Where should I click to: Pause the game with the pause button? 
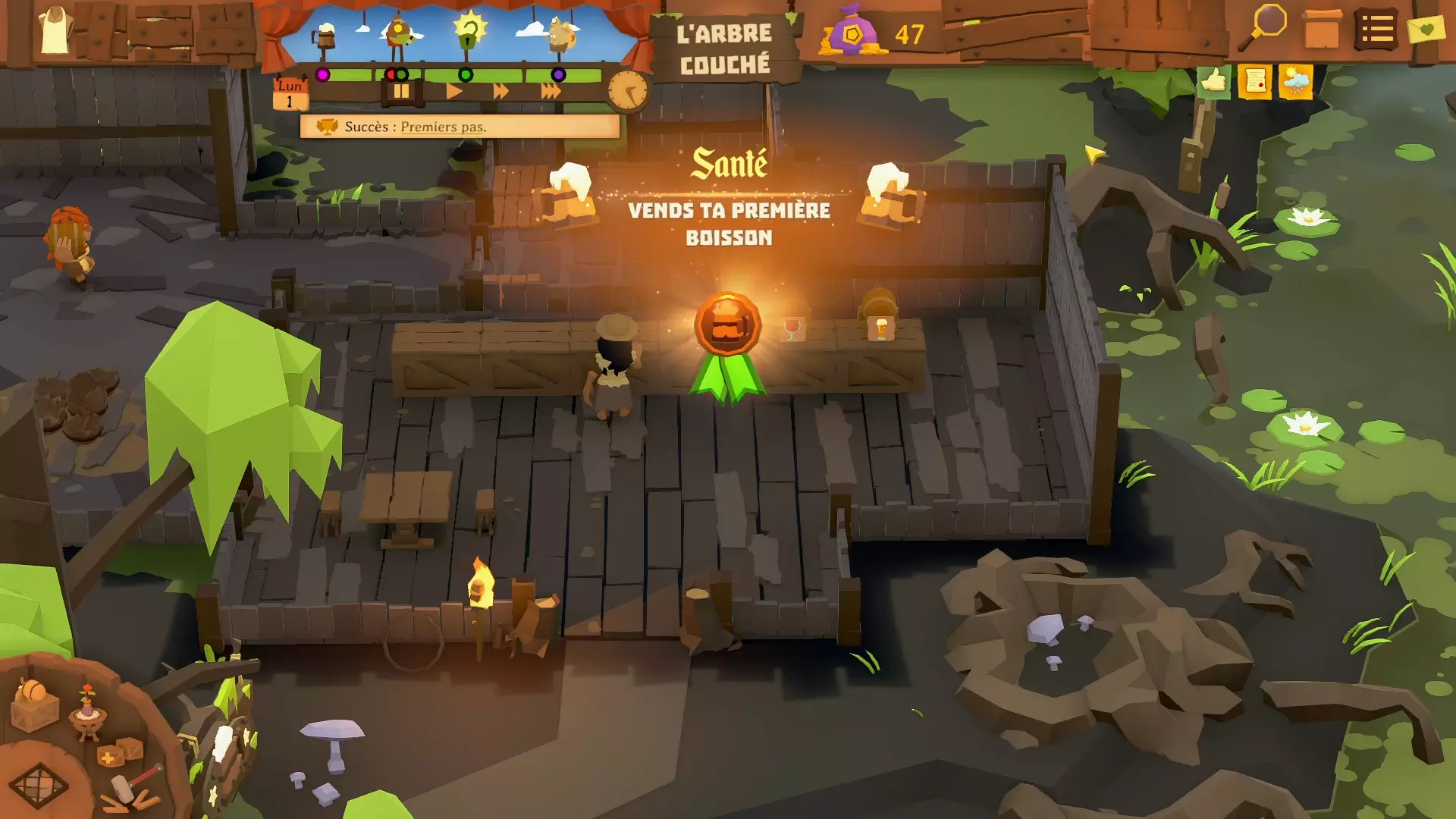click(401, 92)
